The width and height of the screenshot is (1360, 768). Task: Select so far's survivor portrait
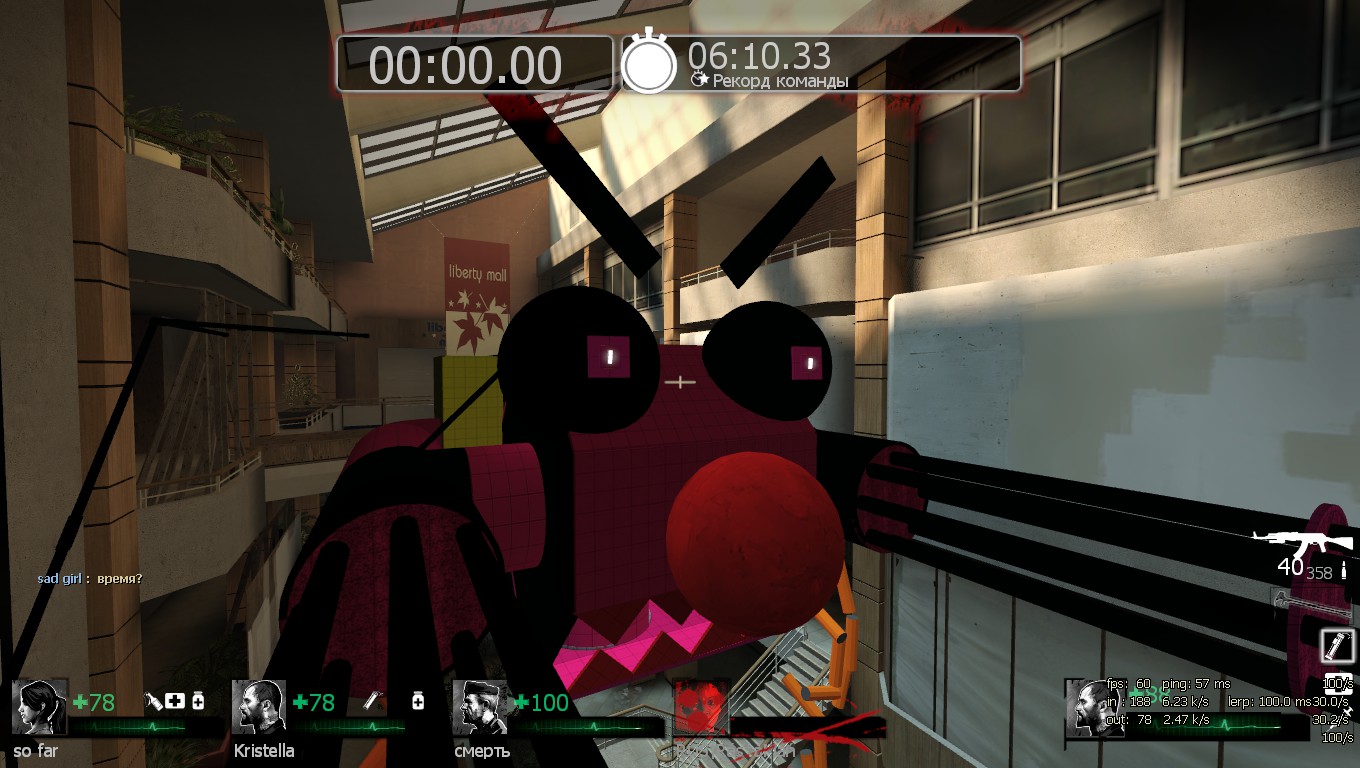40,708
